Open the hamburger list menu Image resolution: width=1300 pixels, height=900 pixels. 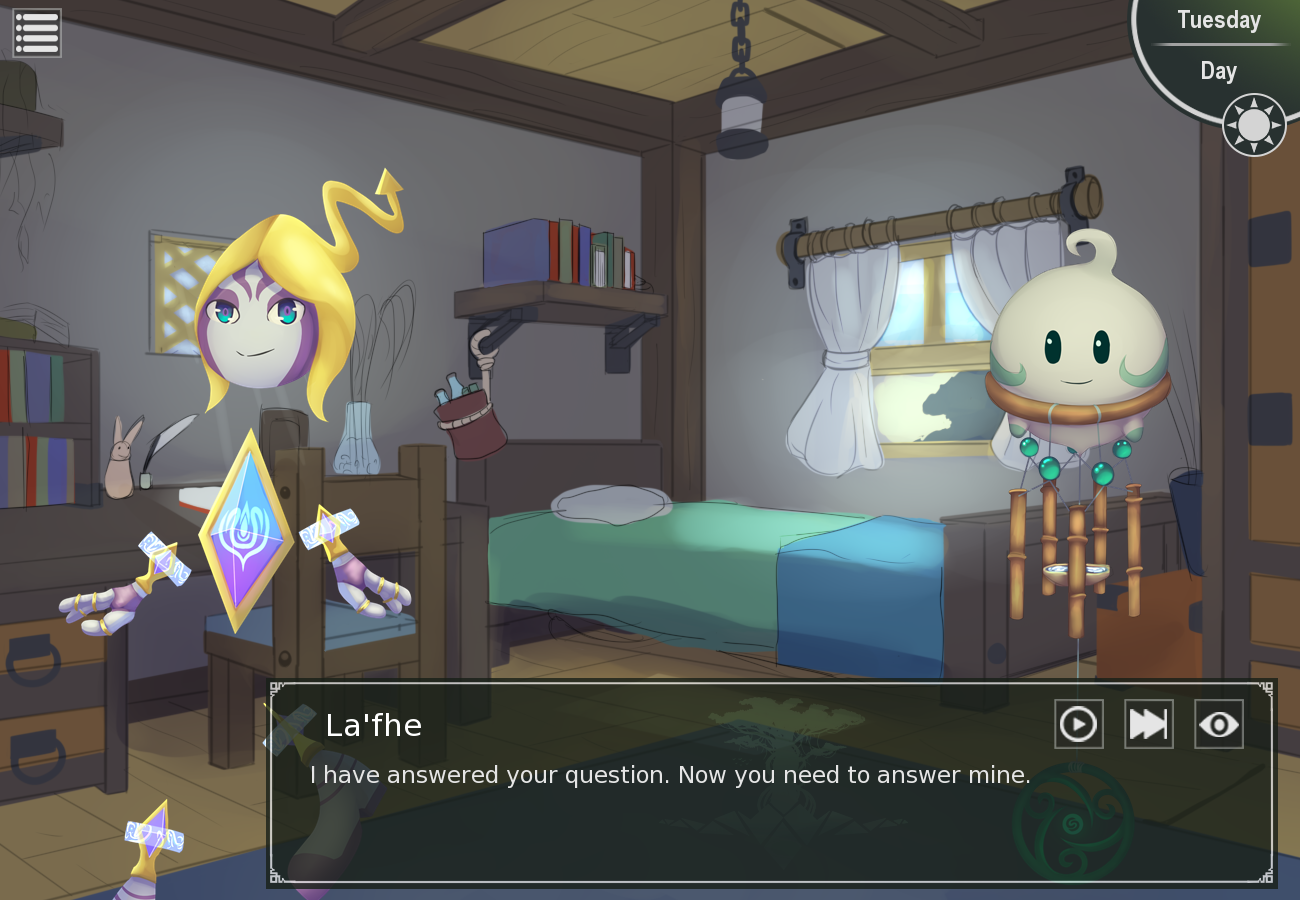coord(37,33)
